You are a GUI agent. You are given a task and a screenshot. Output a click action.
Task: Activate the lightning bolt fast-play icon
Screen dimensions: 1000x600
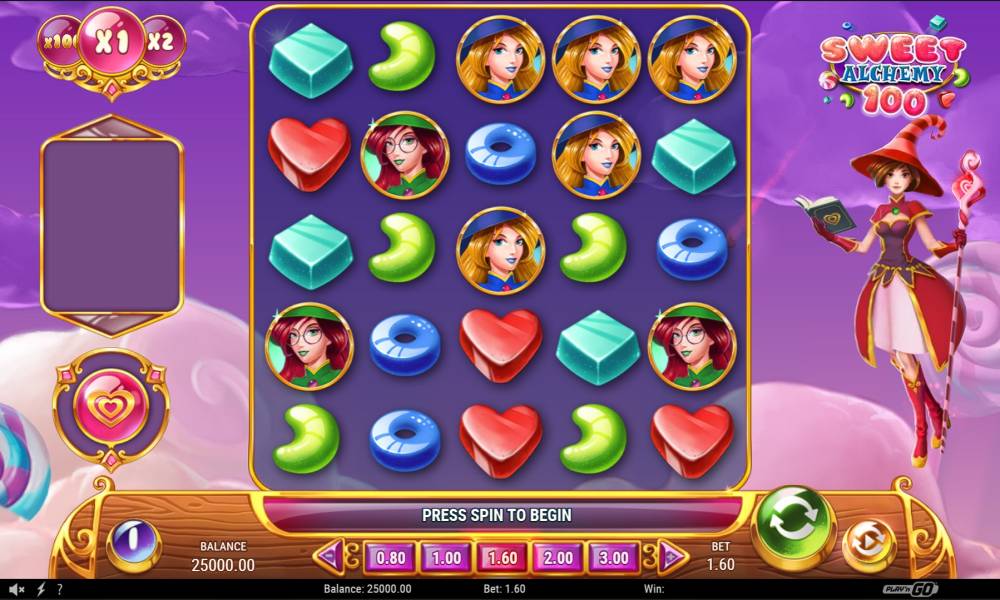(41, 590)
